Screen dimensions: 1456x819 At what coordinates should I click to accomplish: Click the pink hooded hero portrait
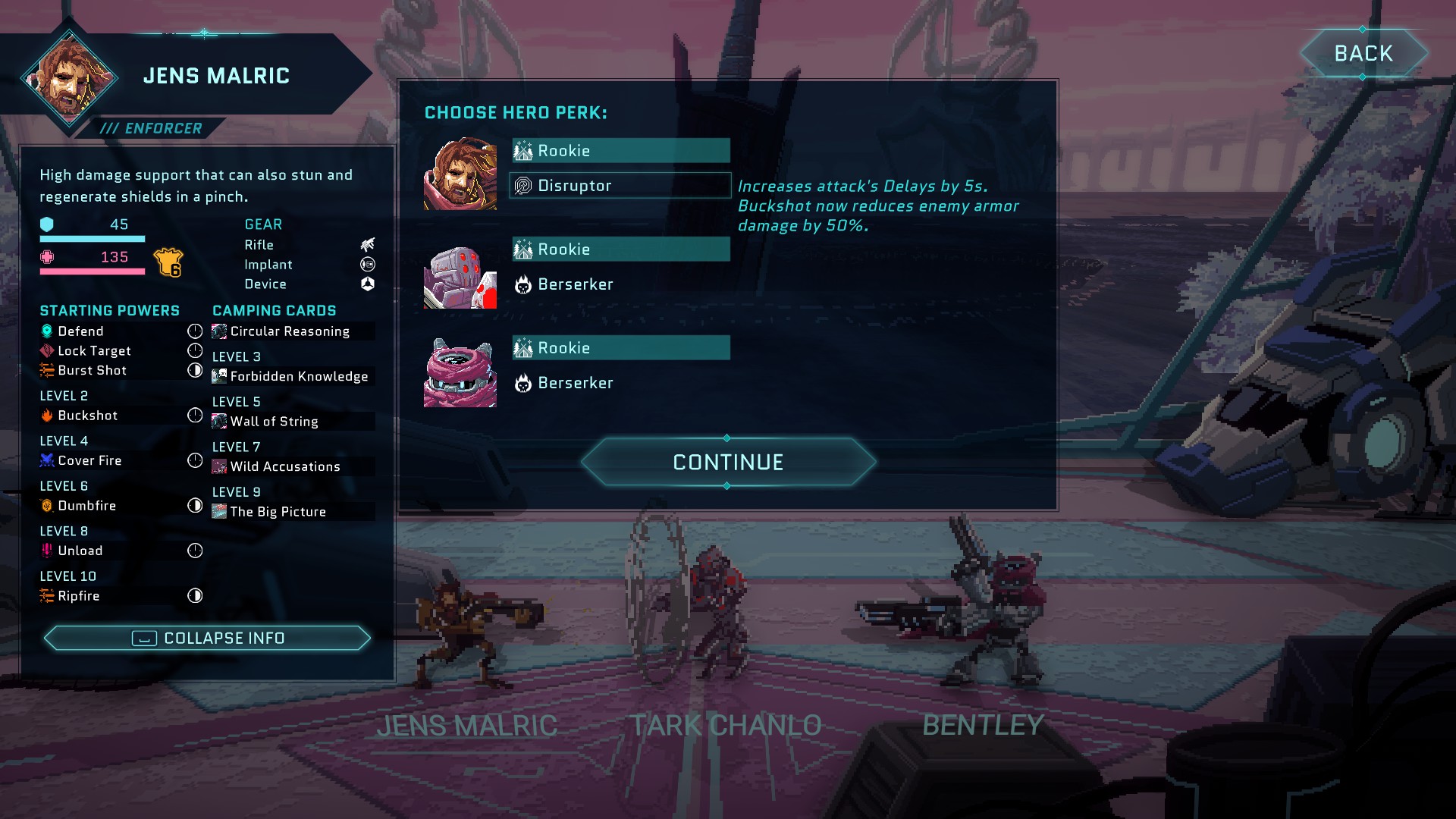click(x=460, y=372)
